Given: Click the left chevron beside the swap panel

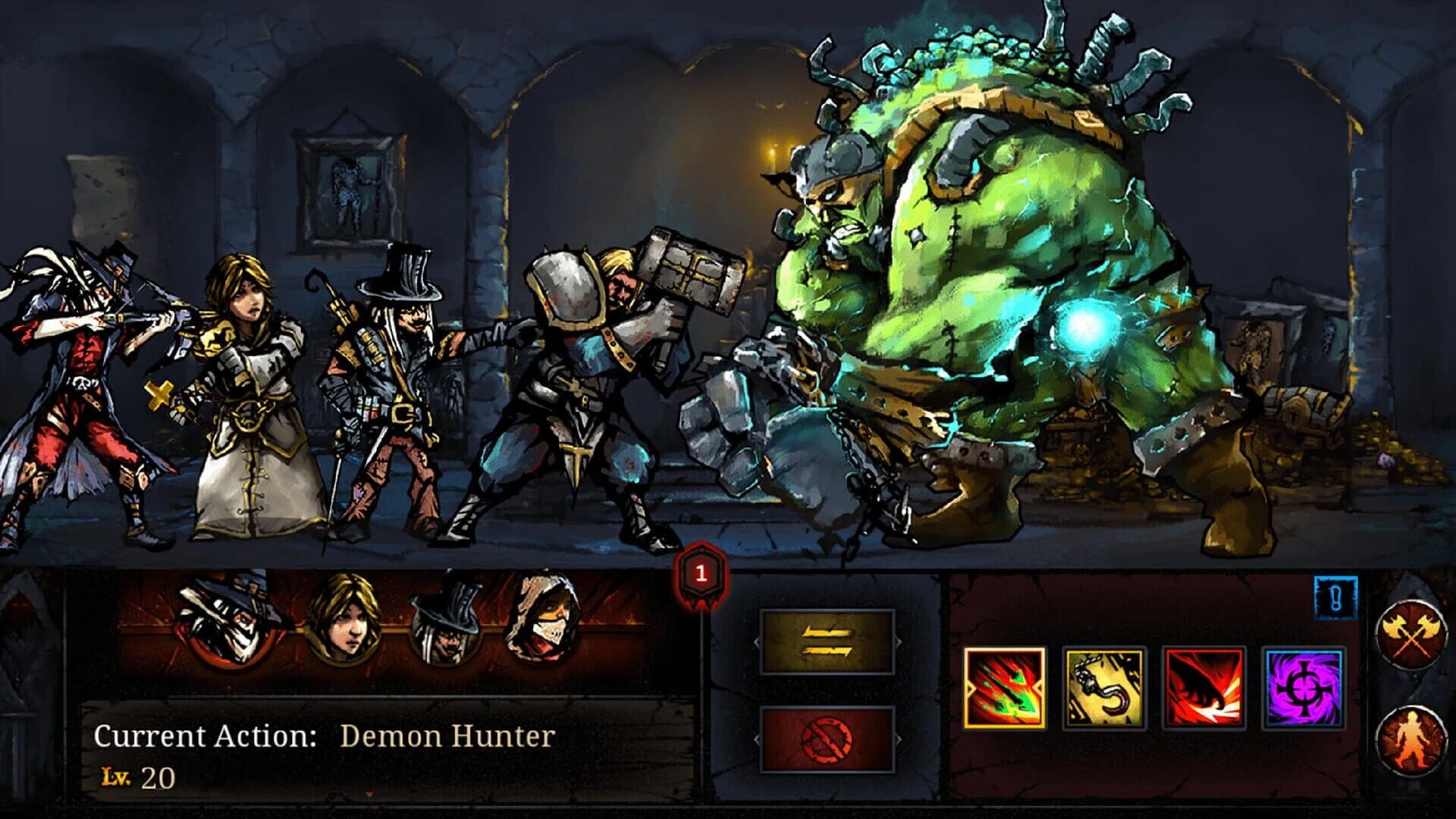Looking at the screenshot, I should 756,642.
